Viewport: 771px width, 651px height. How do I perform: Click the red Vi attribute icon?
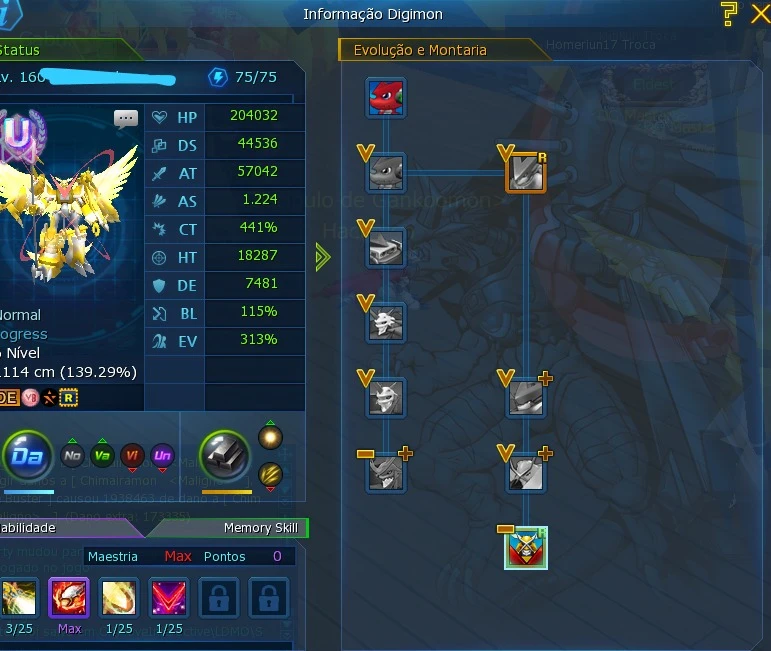(132, 457)
